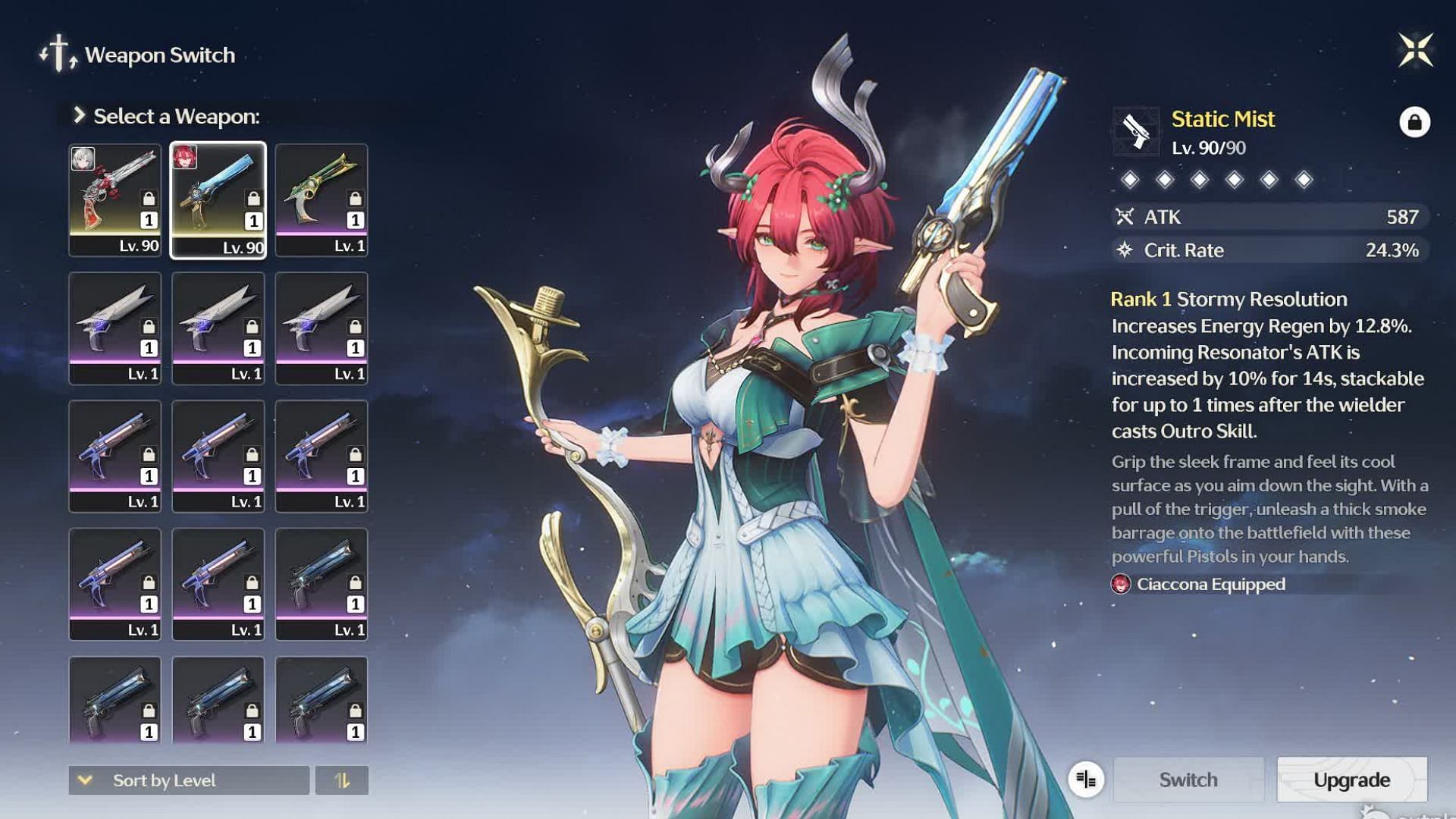The width and height of the screenshot is (1456, 819).
Task: Choose the green and gold Lv. 1 pistol
Action: point(322,200)
